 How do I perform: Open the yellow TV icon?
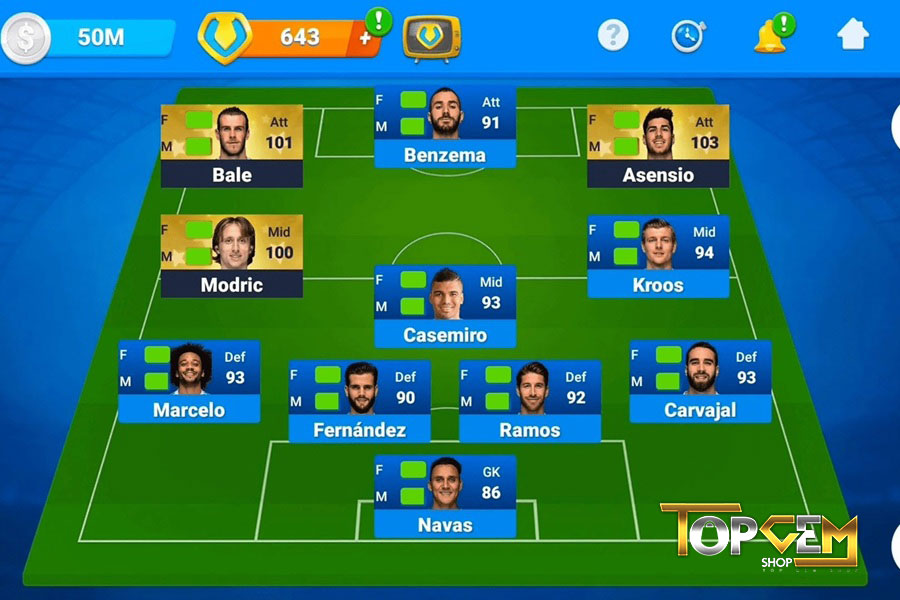431,38
